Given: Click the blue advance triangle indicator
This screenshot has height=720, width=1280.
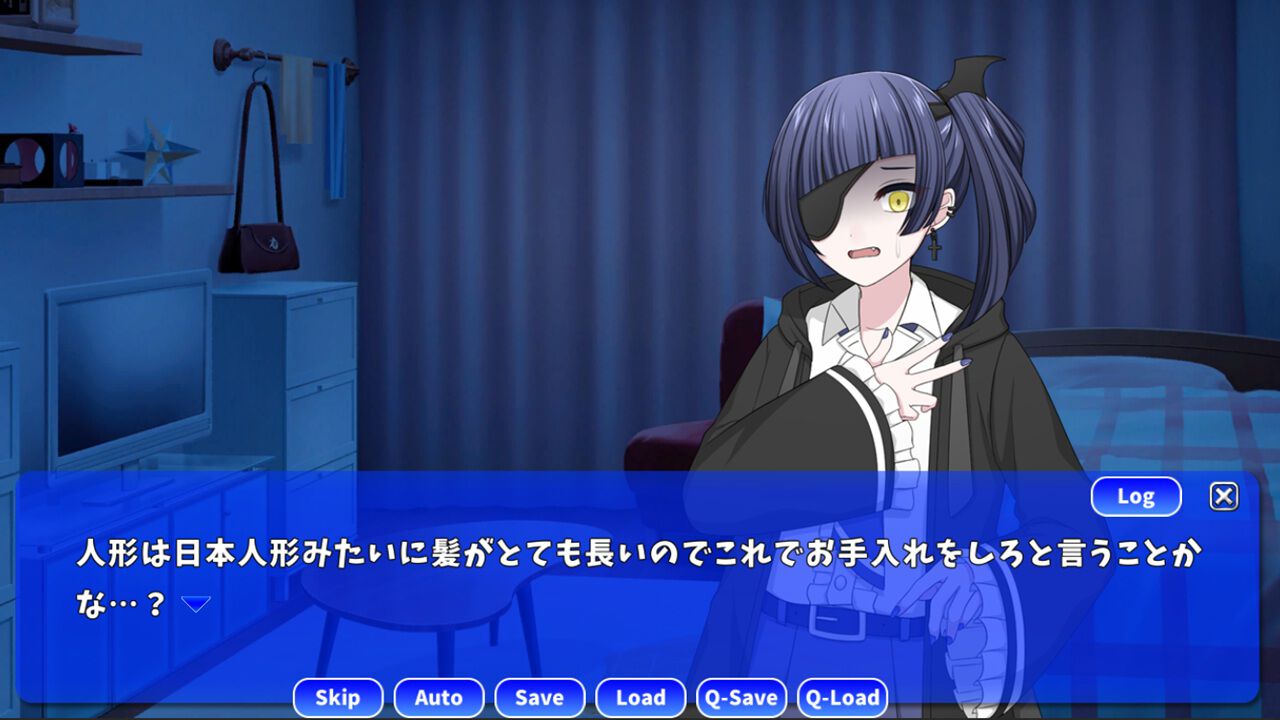Looking at the screenshot, I should (x=195, y=600).
